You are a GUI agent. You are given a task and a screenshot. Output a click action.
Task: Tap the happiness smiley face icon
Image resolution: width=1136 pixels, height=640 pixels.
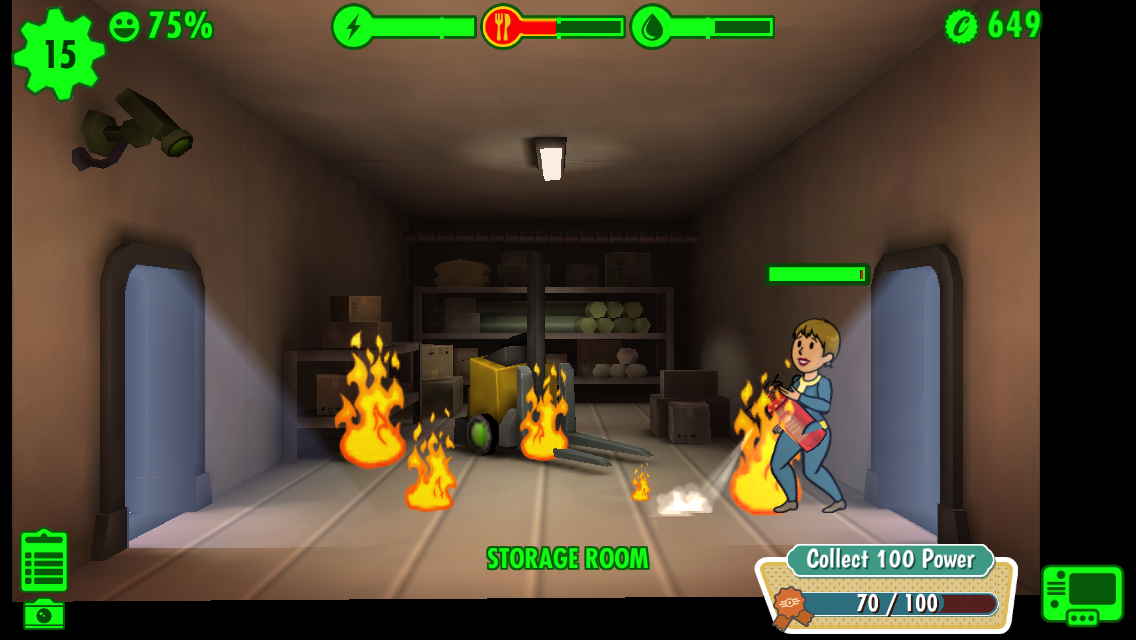point(124,26)
